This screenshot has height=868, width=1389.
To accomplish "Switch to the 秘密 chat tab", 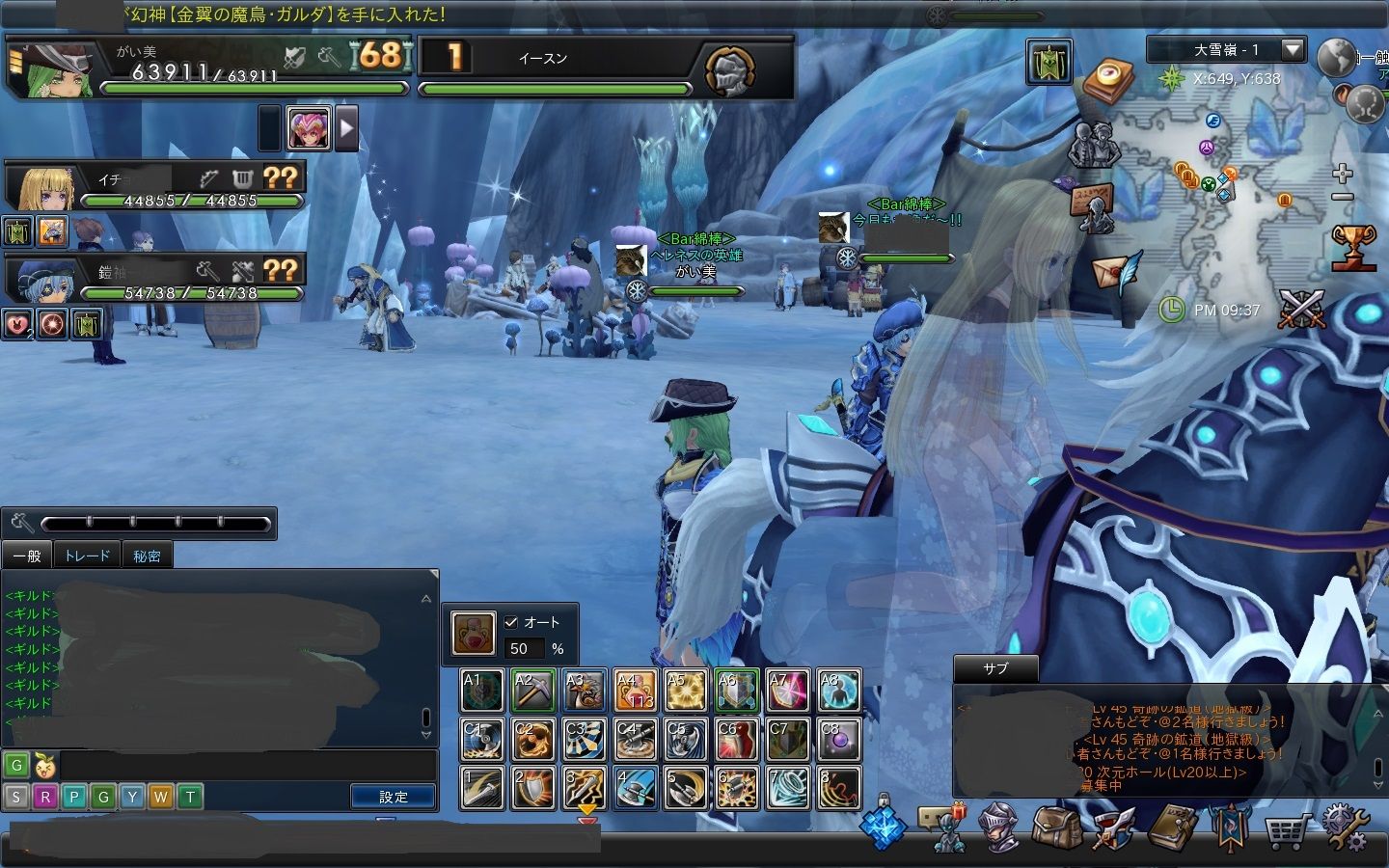I will [147, 556].
